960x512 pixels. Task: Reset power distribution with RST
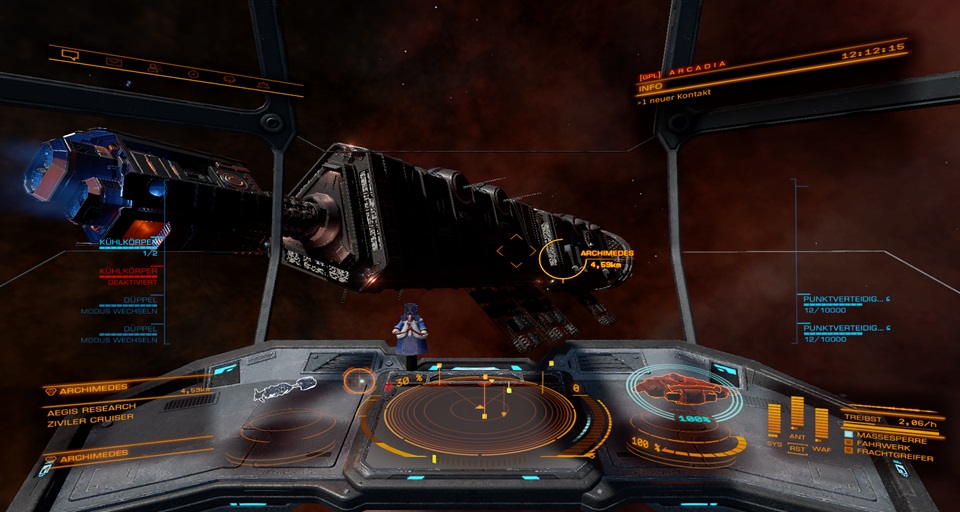(798, 449)
